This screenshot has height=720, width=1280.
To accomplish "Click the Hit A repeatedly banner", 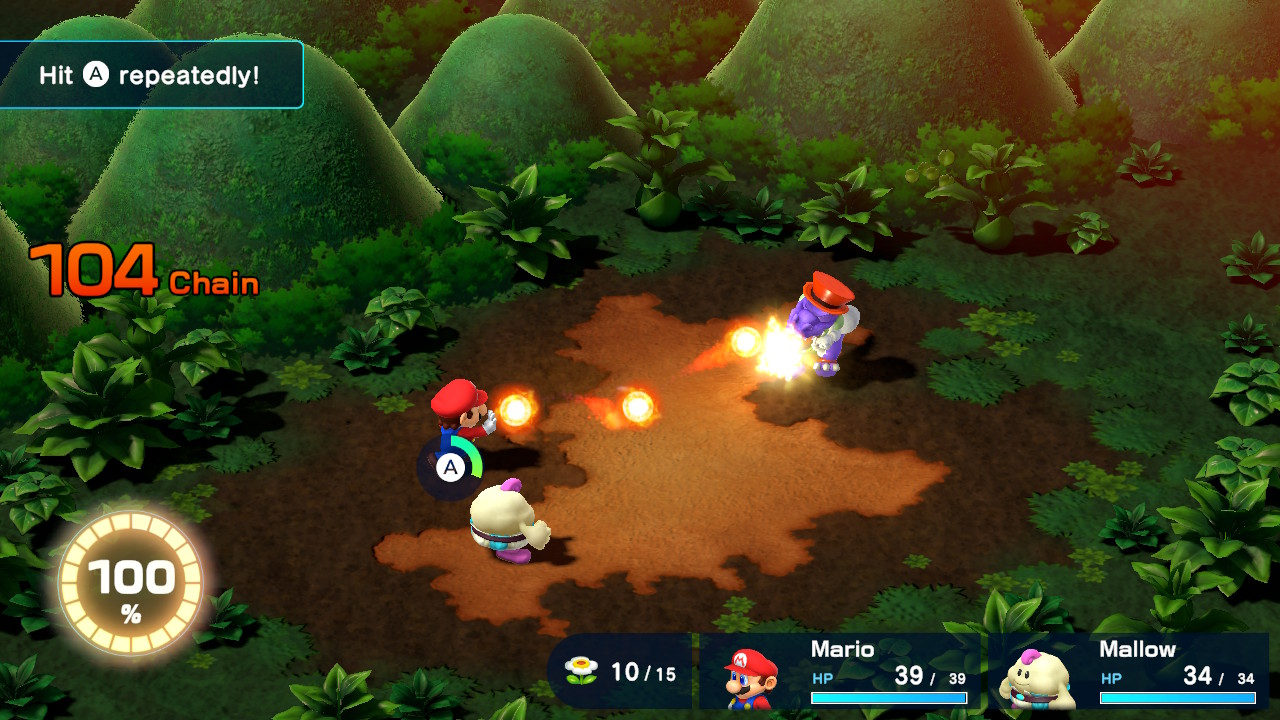I will pos(150,73).
